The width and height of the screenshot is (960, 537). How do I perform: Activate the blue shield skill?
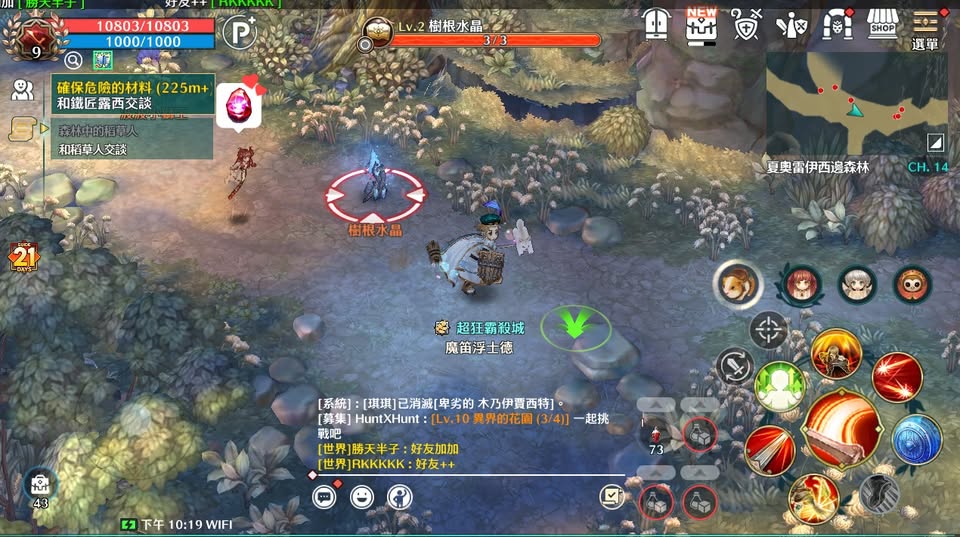(916, 440)
